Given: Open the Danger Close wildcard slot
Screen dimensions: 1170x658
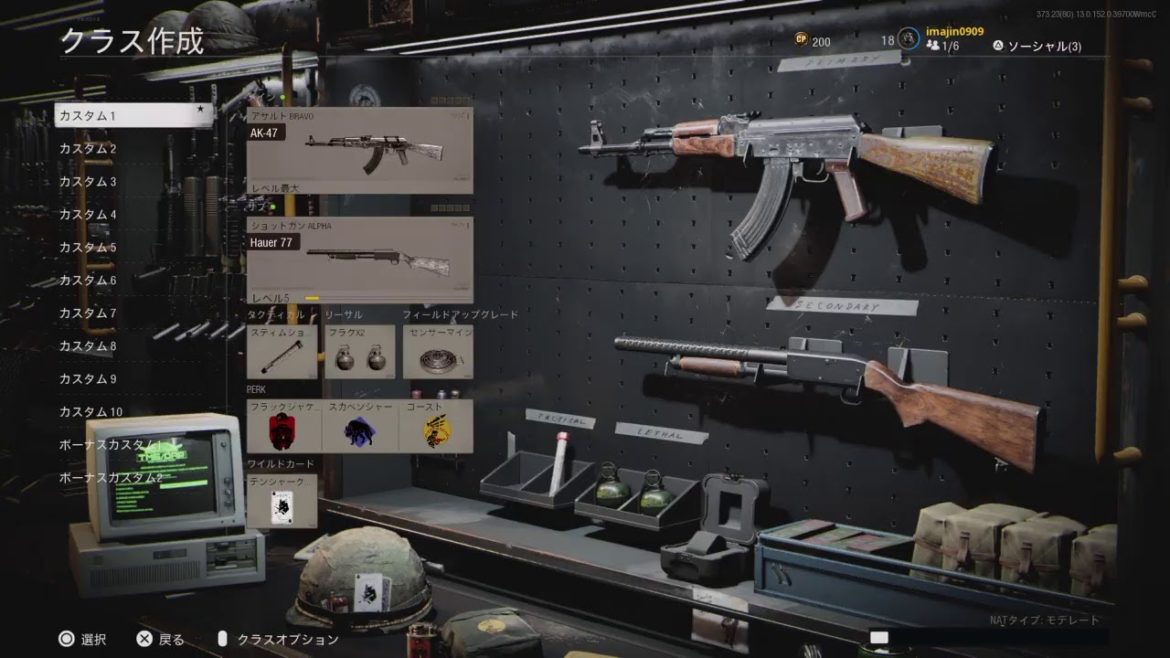Looking at the screenshot, I should [x=282, y=502].
